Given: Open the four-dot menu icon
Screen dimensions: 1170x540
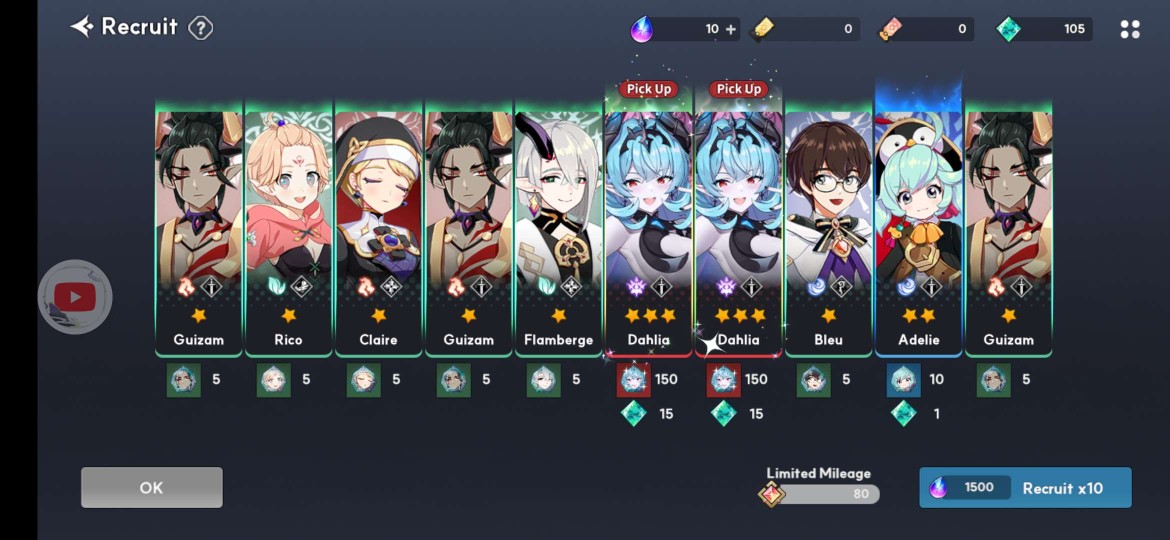Looking at the screenshot, I should pyautogui.click(x=1130, y=29).
